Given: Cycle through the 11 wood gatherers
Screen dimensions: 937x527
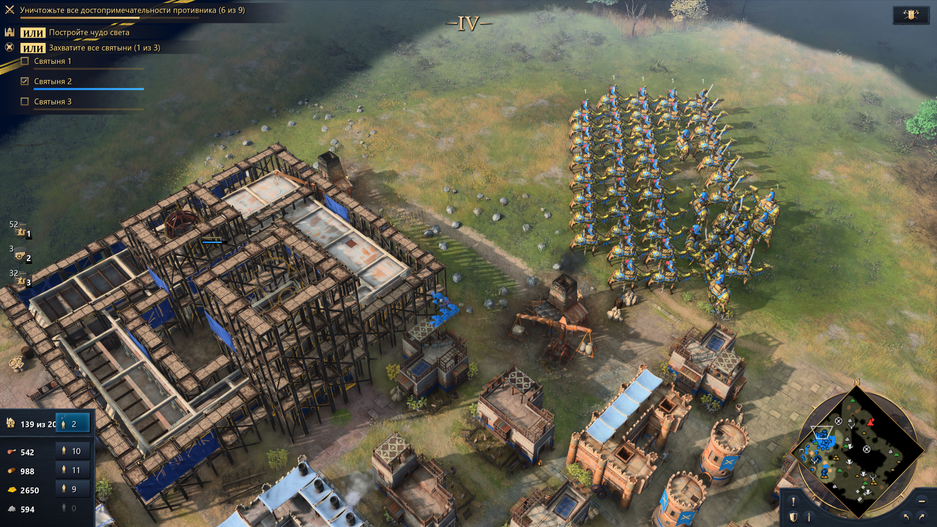Looking at the screenshot, I should [x=73, y=470].
